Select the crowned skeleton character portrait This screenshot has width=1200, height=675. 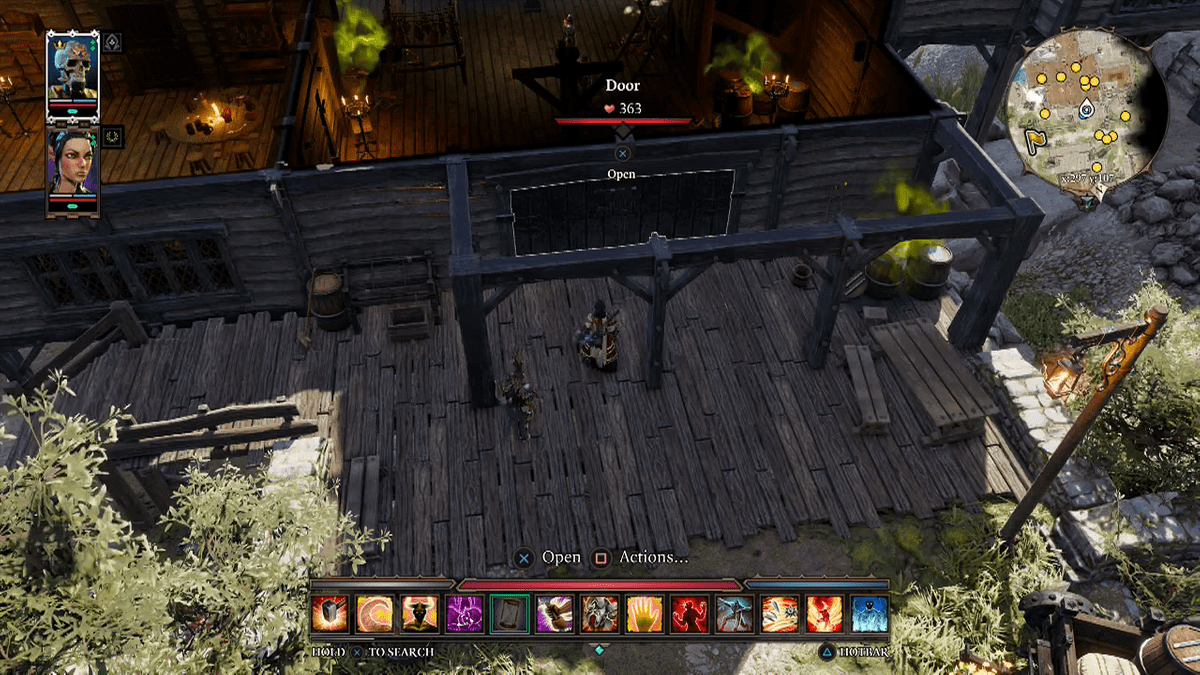coord(73,66)
